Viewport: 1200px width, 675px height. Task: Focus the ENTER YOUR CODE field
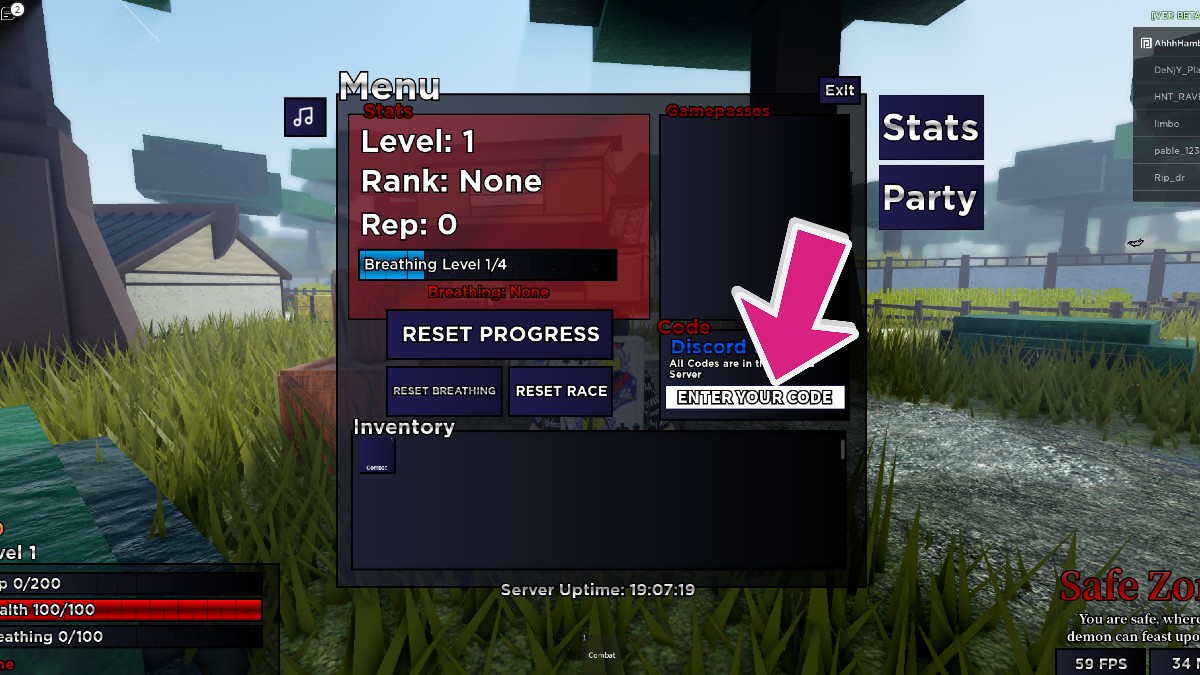[x=755, y=397]
